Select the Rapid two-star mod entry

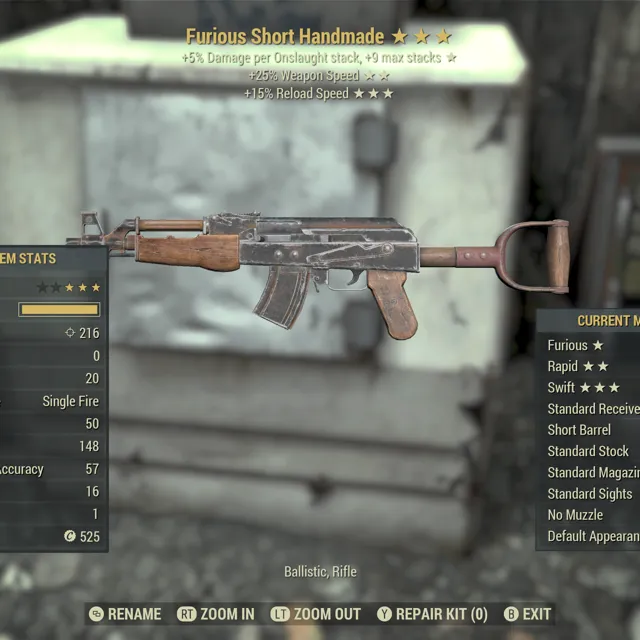[578, 366]
